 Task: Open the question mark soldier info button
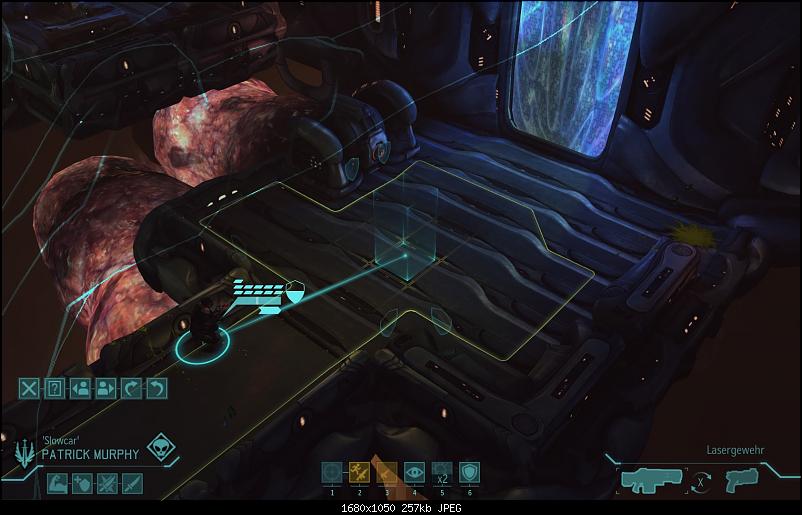(x=56, y=388)
